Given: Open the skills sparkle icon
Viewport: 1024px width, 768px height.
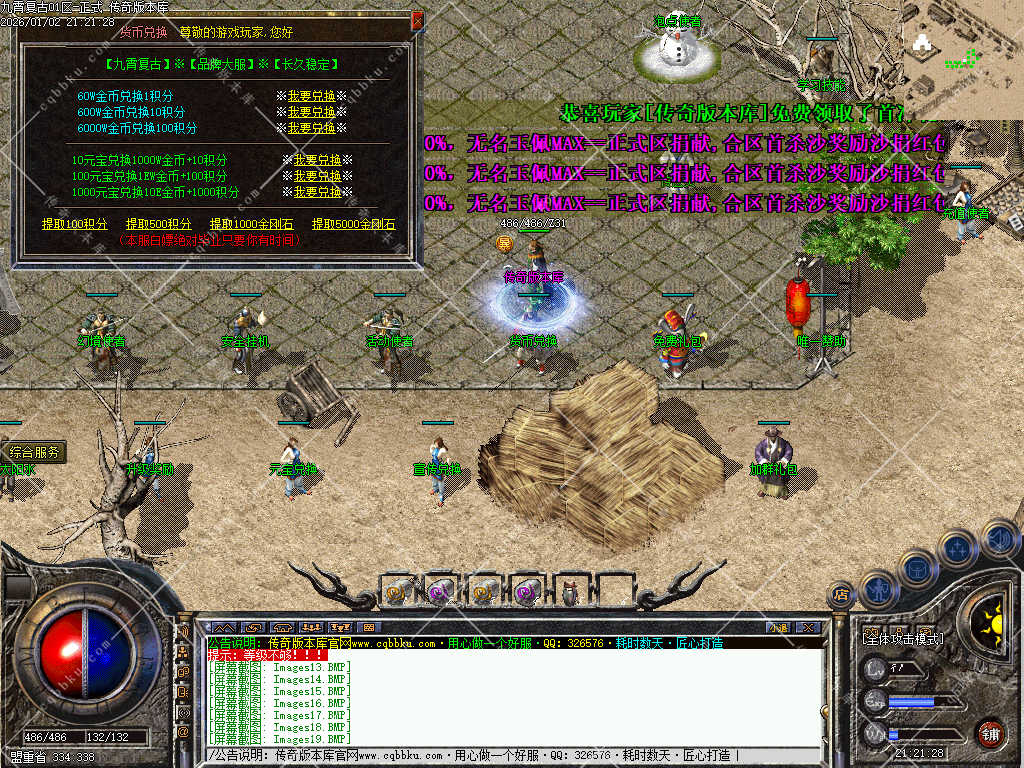Looking at the screenshot, I should coord(958,548).
